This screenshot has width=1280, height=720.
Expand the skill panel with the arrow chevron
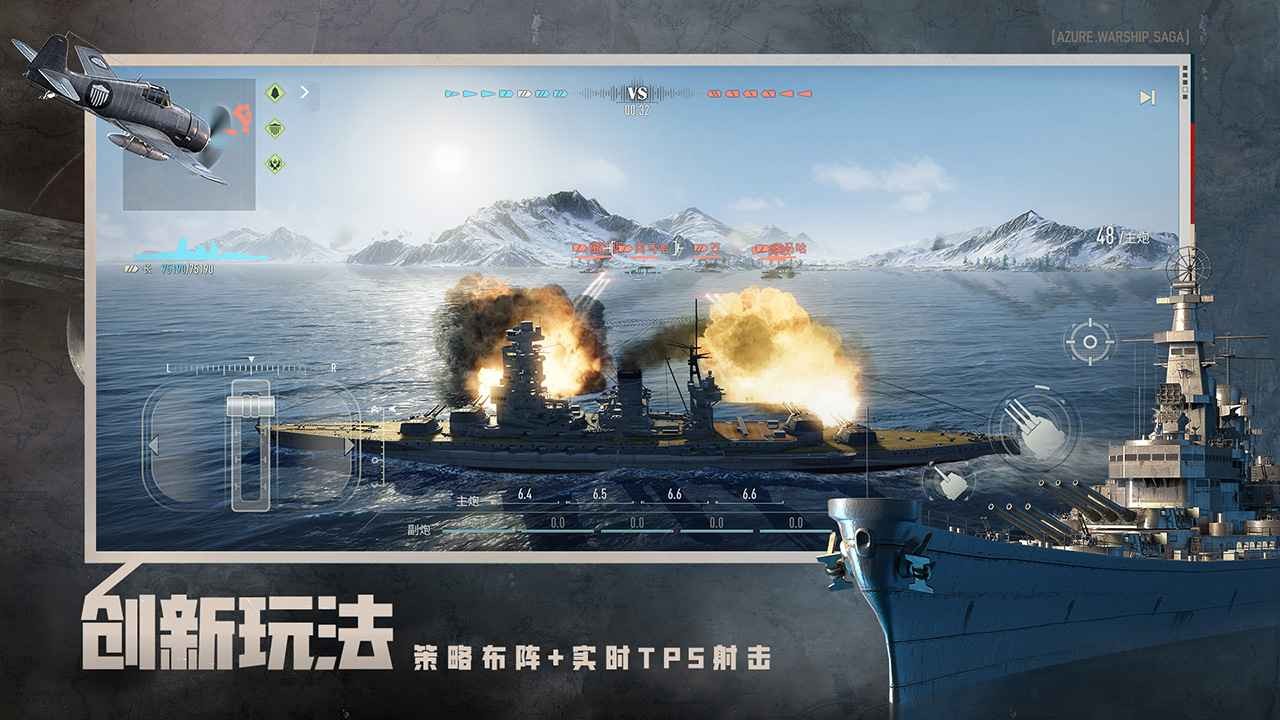click(304, 91)
